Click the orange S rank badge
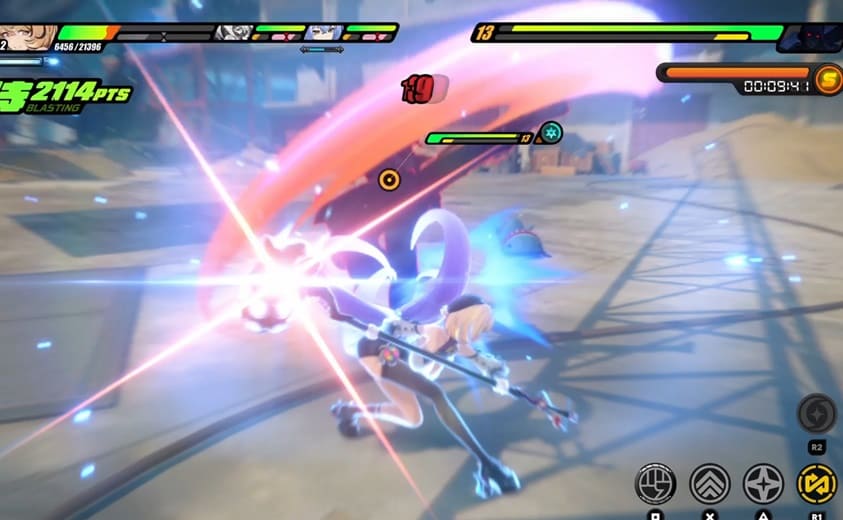The image size is (843, 520). 827,80
